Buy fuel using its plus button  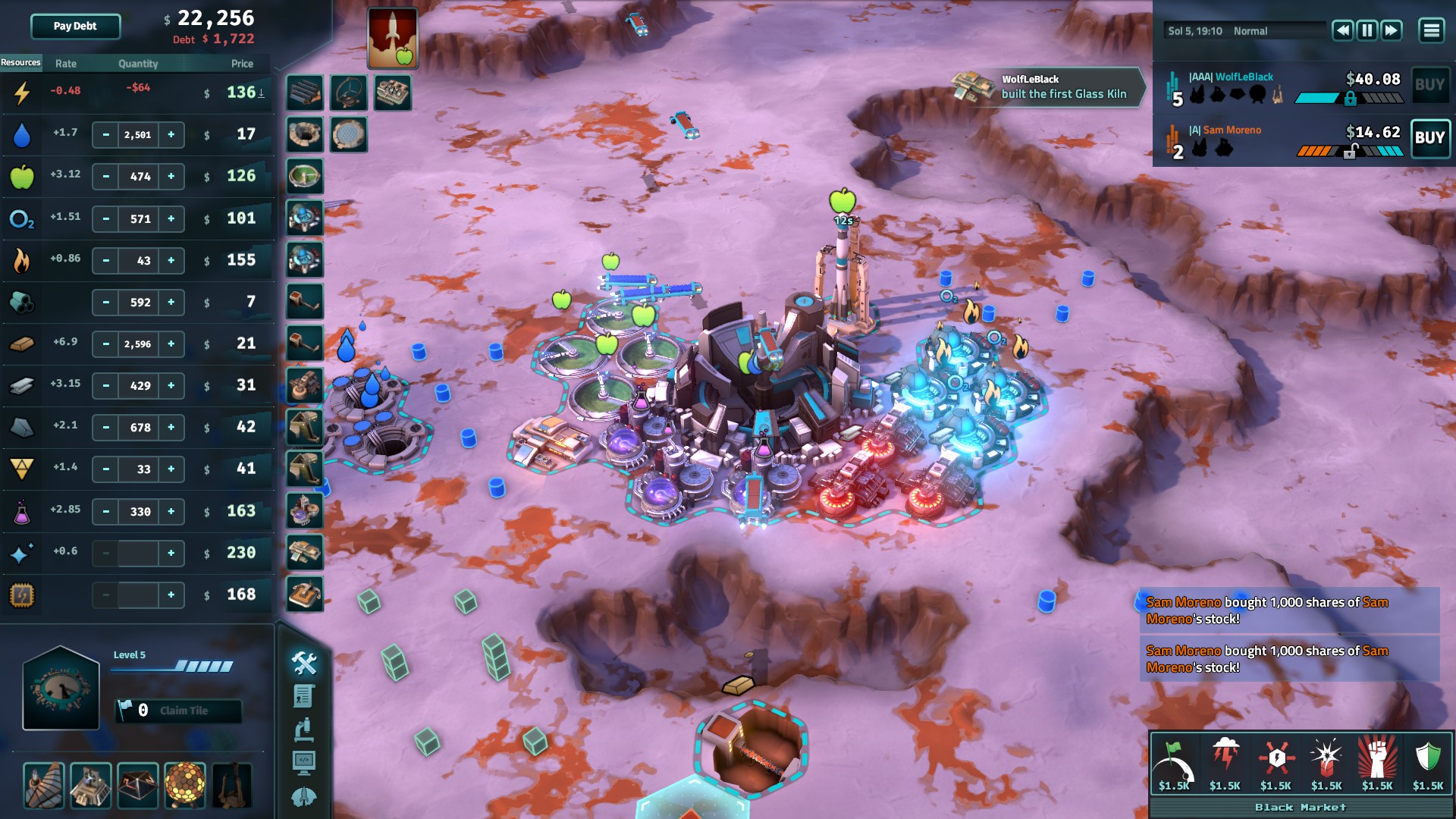[x=171, y=261]
